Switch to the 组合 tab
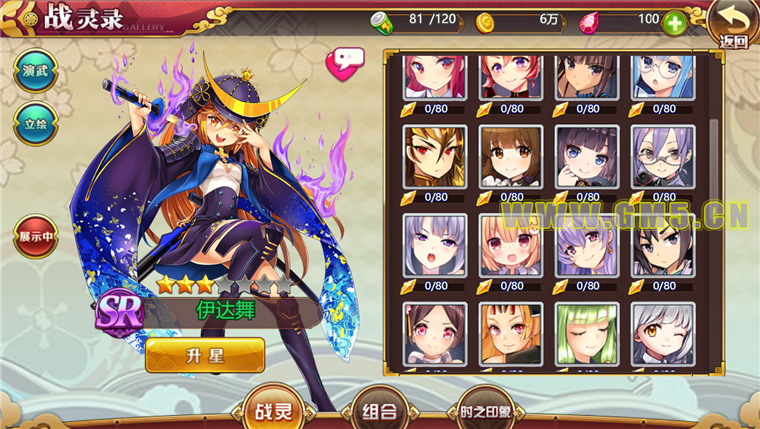This screenshot has width=760, height=429. click(381, 410)
